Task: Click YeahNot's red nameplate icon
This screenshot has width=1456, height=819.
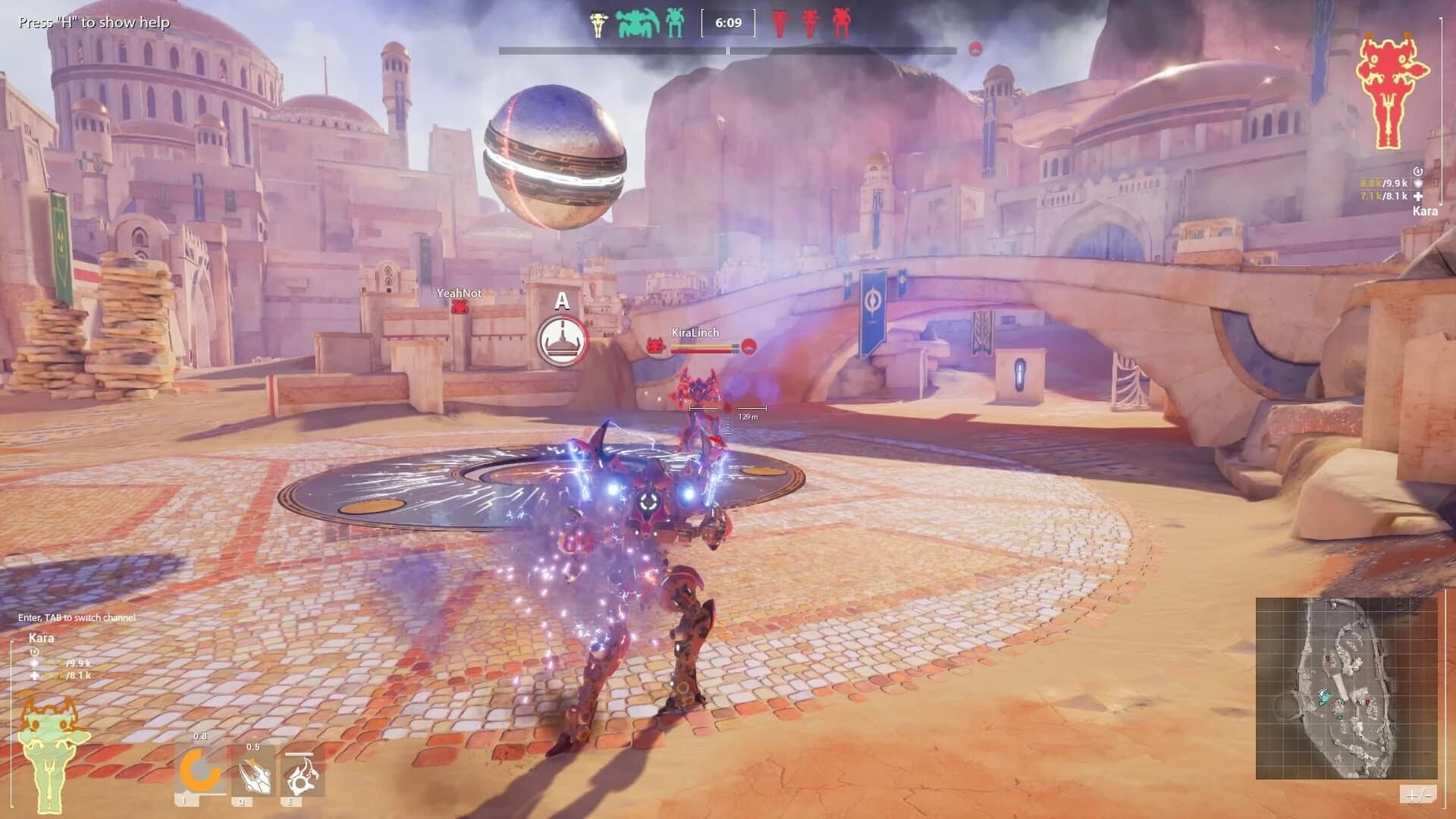Action: coord(458,306)
